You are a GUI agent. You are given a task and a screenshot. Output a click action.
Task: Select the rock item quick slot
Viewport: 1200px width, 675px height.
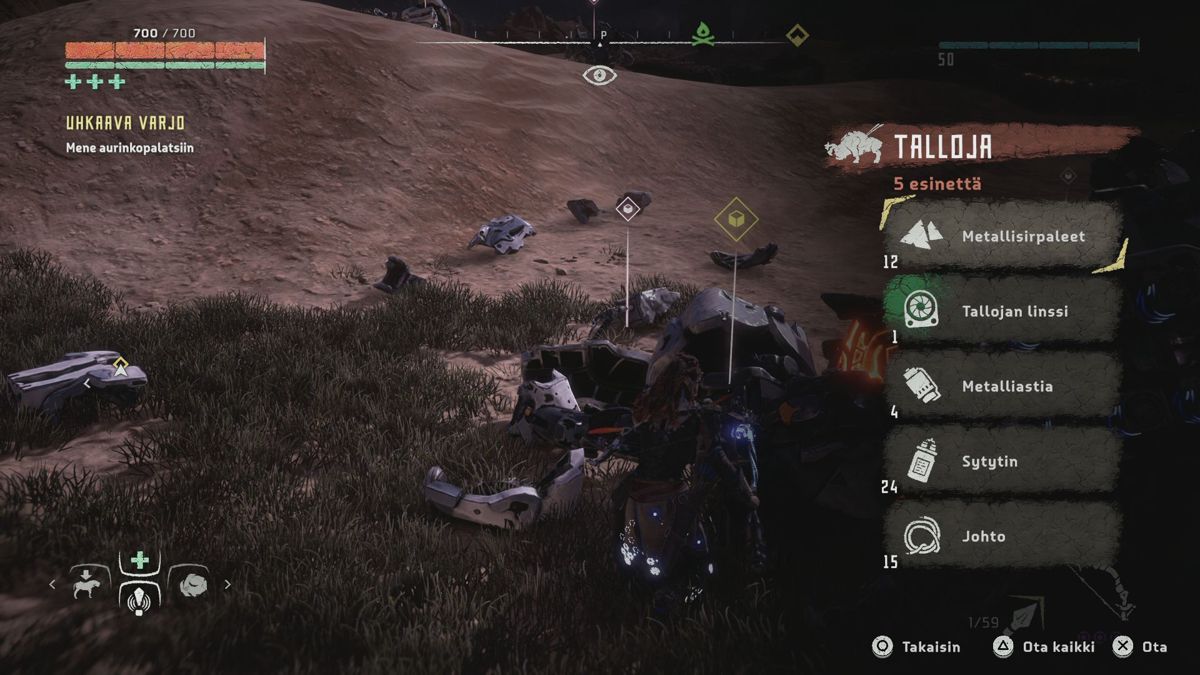189,583
